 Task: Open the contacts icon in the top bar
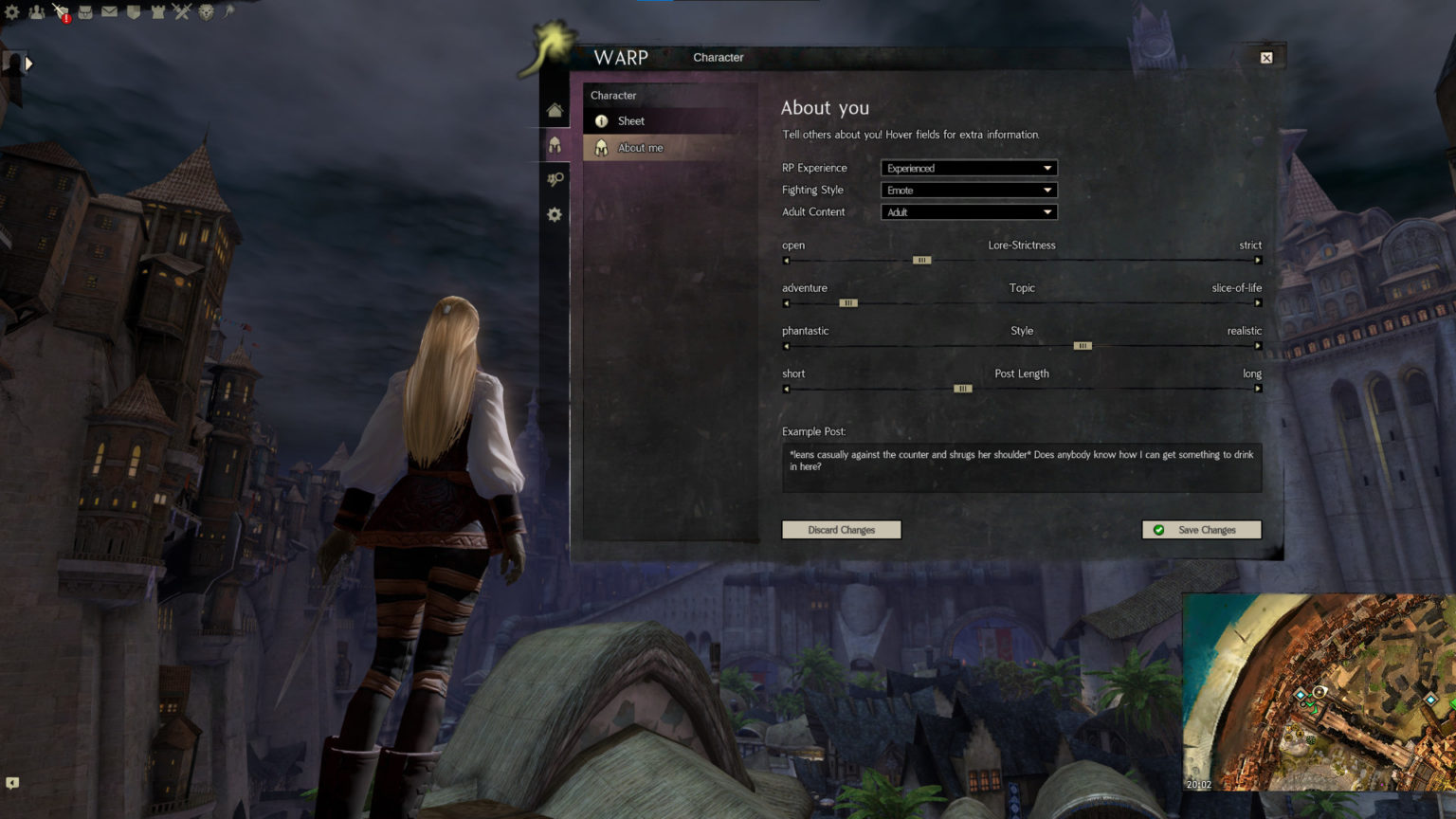pyautogui.click(x=36, y=11)
